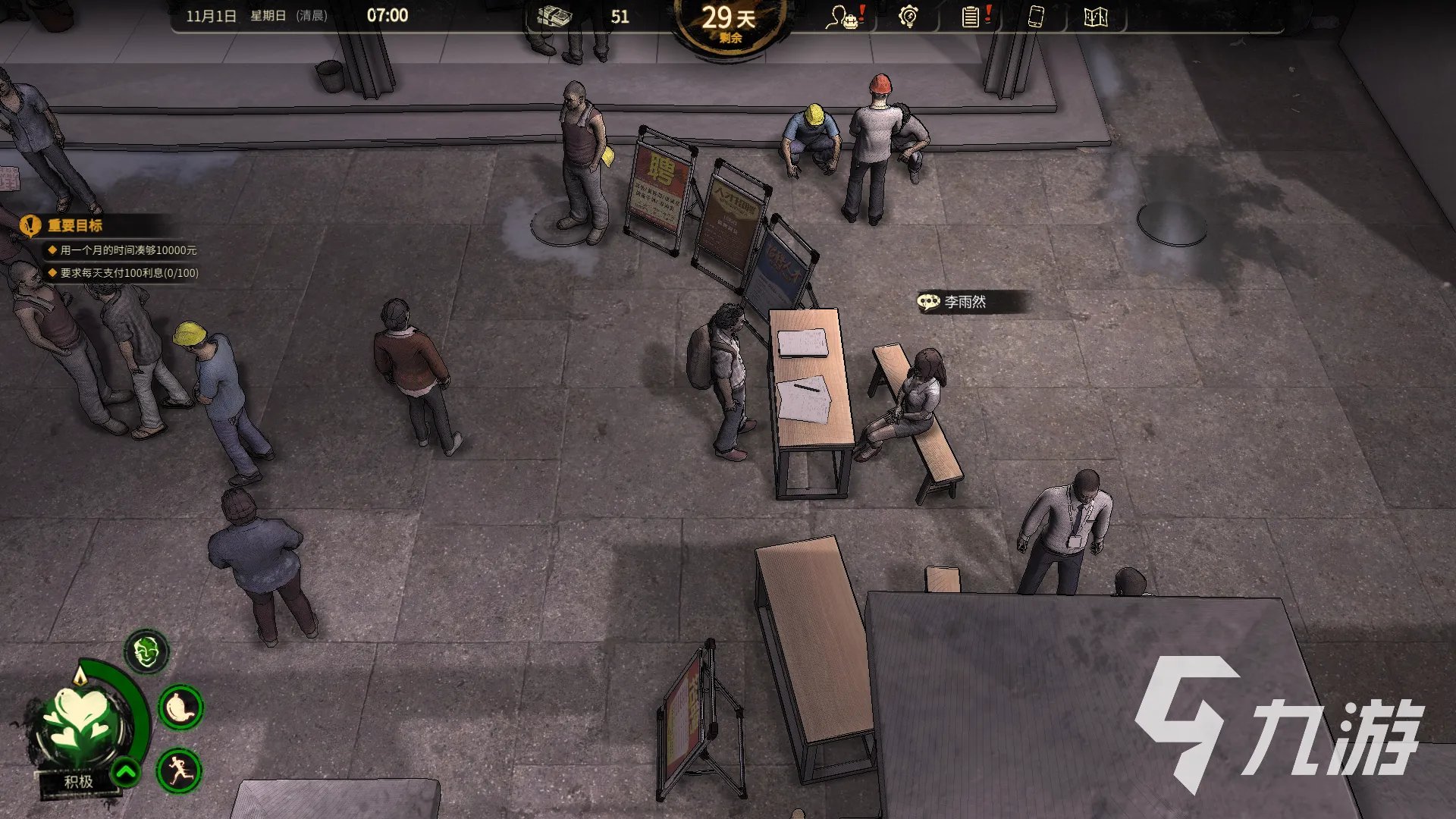The width and height of the screenshot is (1456, 819).
Task: Click the 29天 remaining days badge
Action: pos(728,23)
